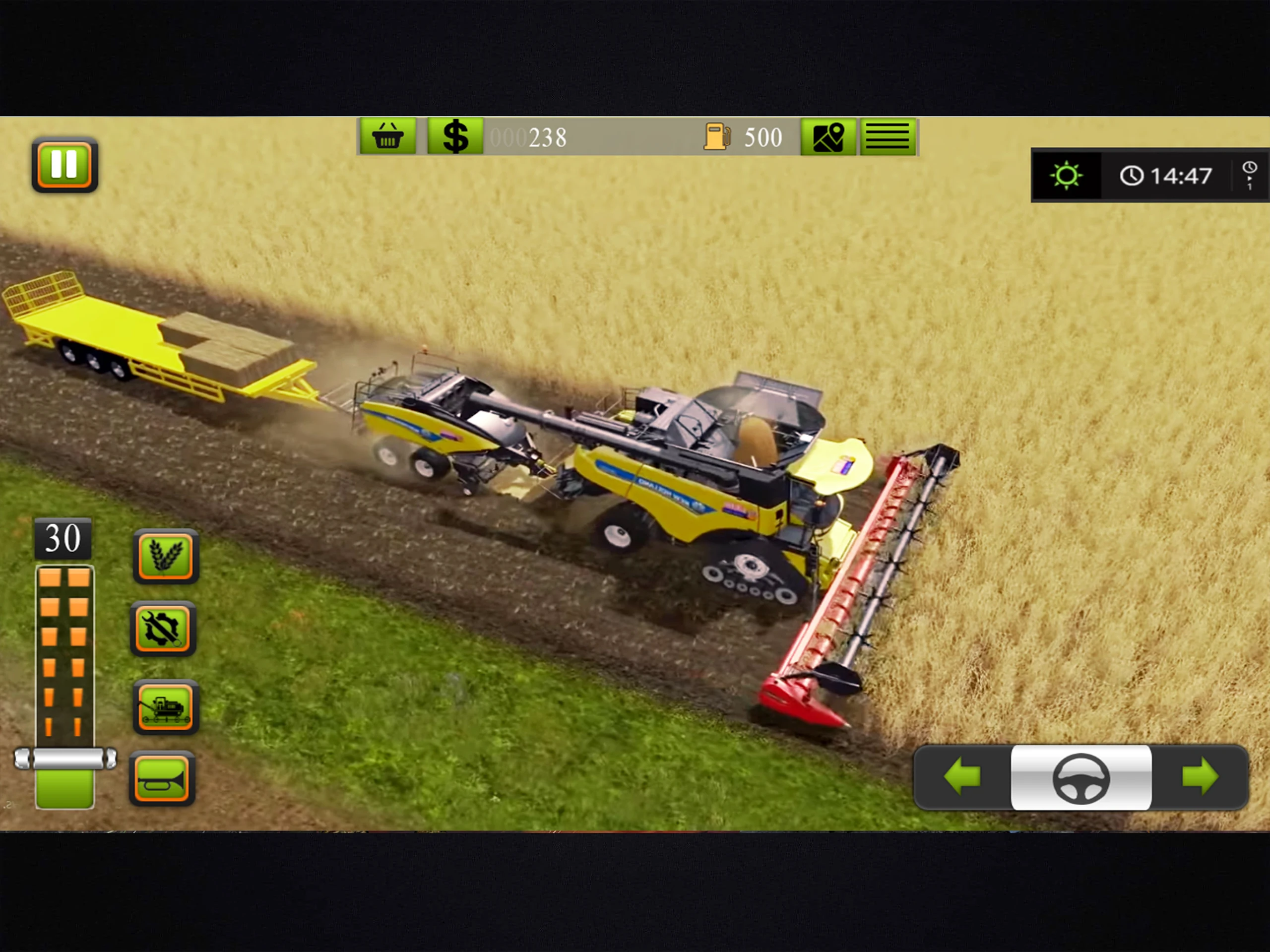
Task: Click the small time-scale clock icon
Action: (1249, 175)
